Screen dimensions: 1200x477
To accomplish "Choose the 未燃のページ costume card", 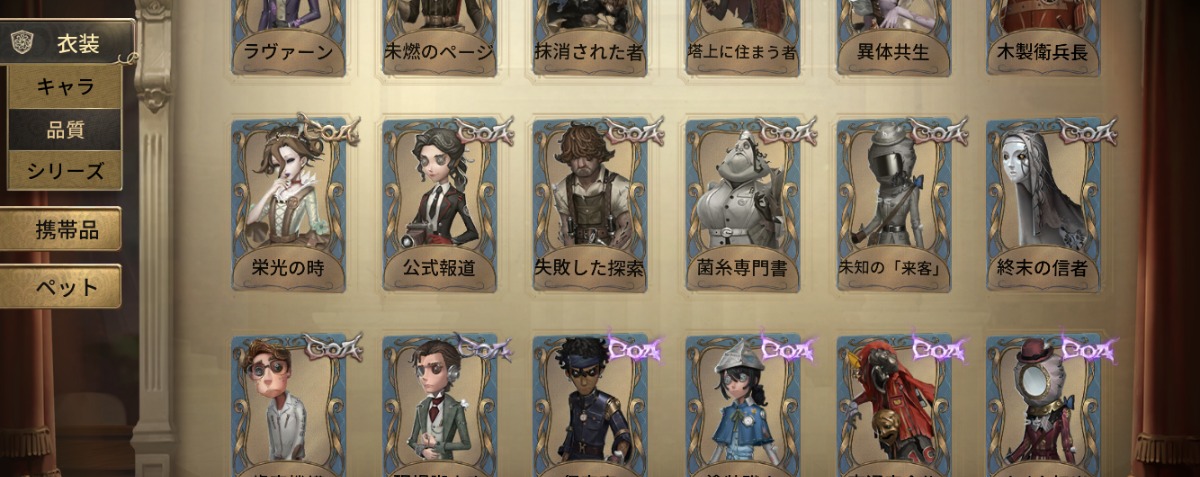I will [x=440, y=35].
